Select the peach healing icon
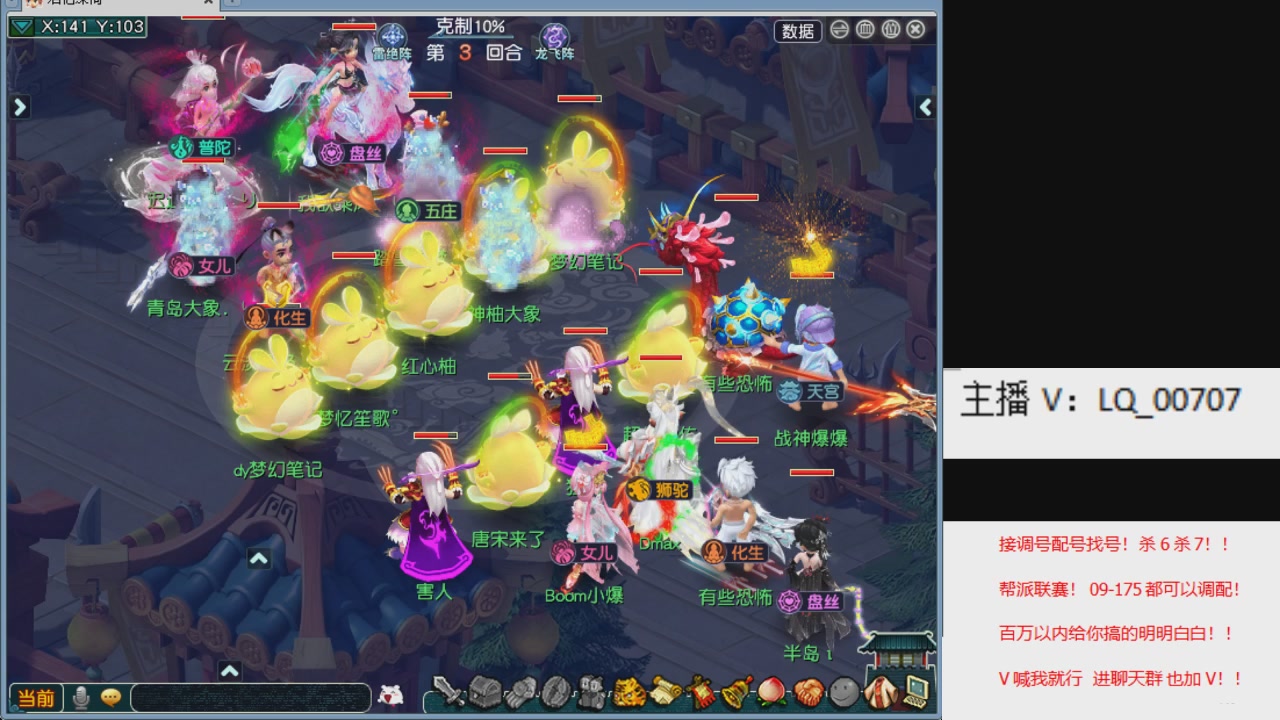 772,692
